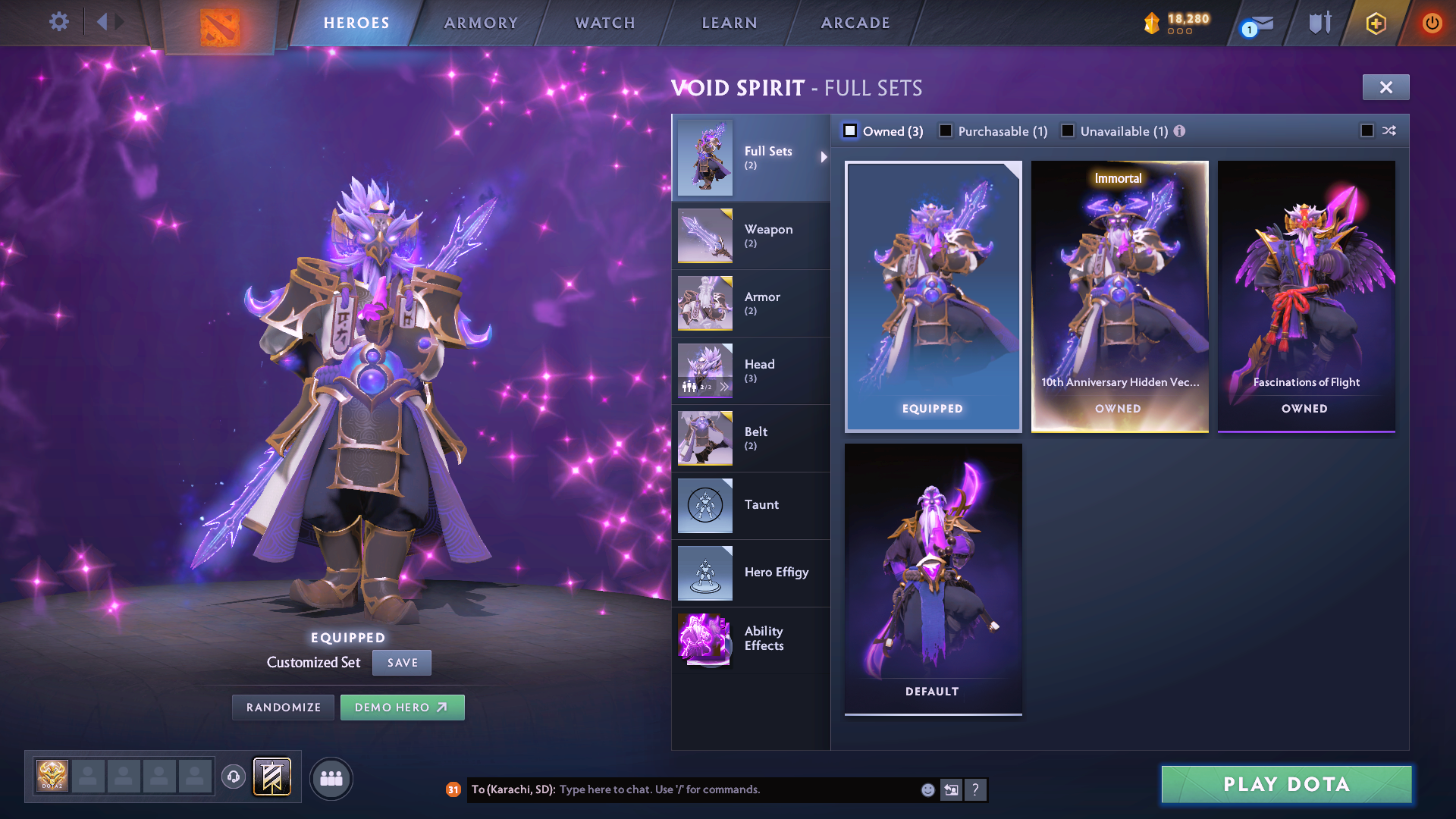Screen dimensions: 1456x819
Task: Open the Head slot with 3 items
Action: pos(761,371)
